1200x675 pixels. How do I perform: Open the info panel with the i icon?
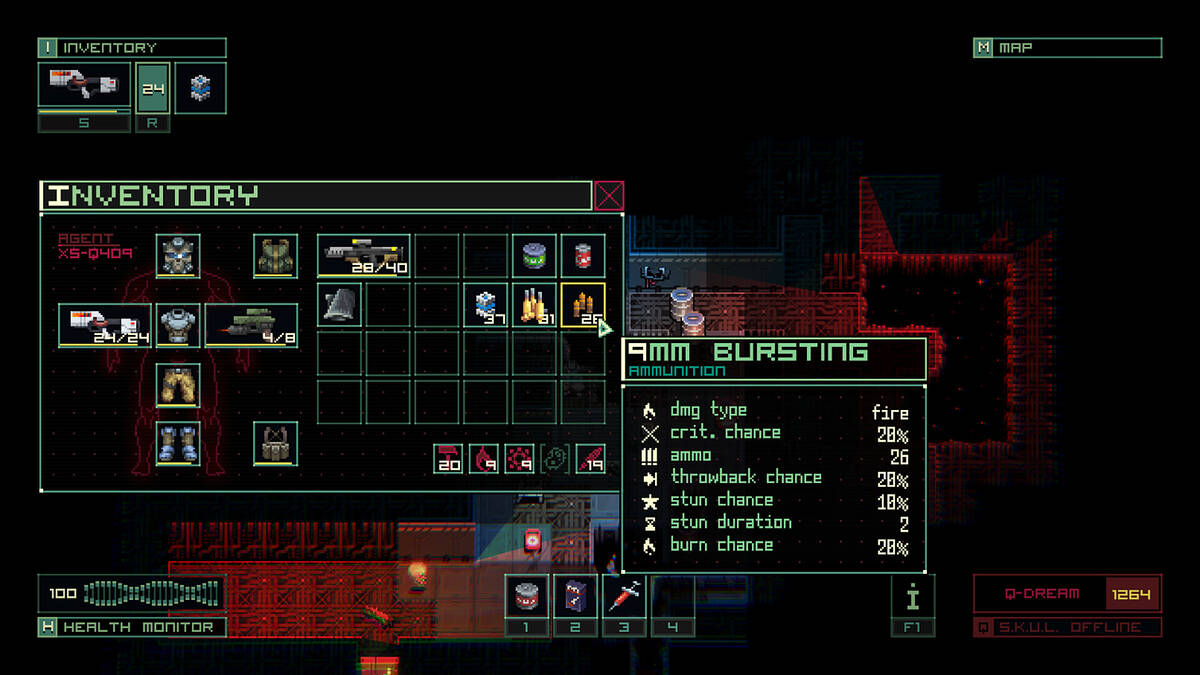[x=912, y=597]
